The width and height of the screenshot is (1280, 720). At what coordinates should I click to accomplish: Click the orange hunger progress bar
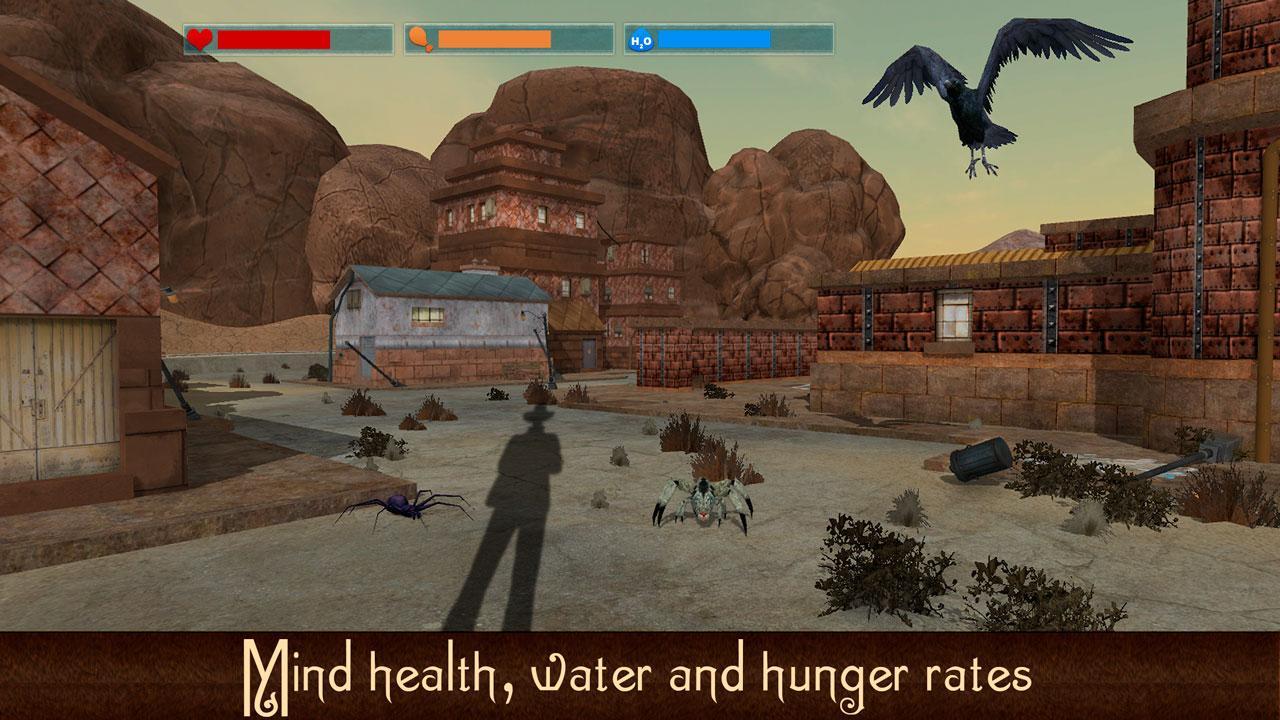(495, 40)
